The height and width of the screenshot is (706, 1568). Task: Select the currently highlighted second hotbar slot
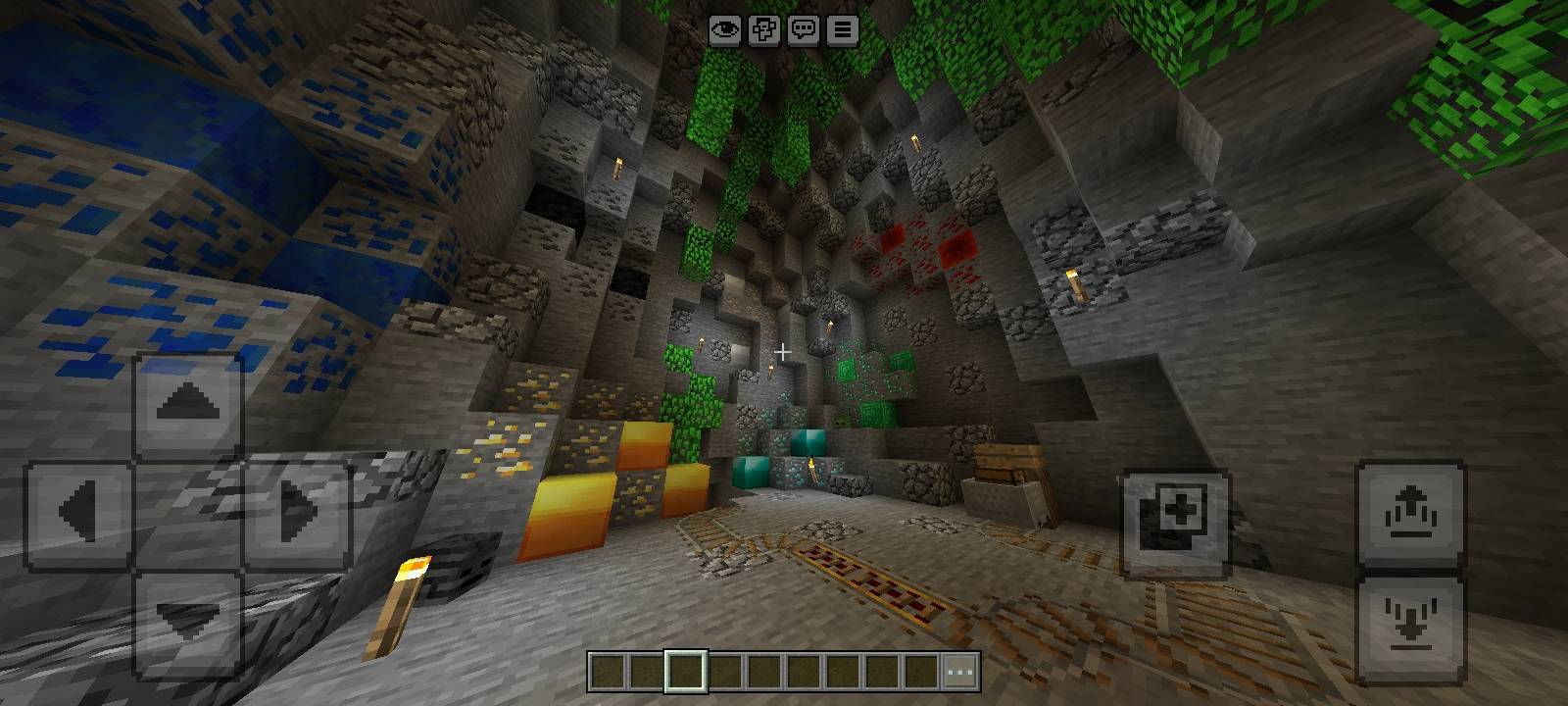click(686, 671)
